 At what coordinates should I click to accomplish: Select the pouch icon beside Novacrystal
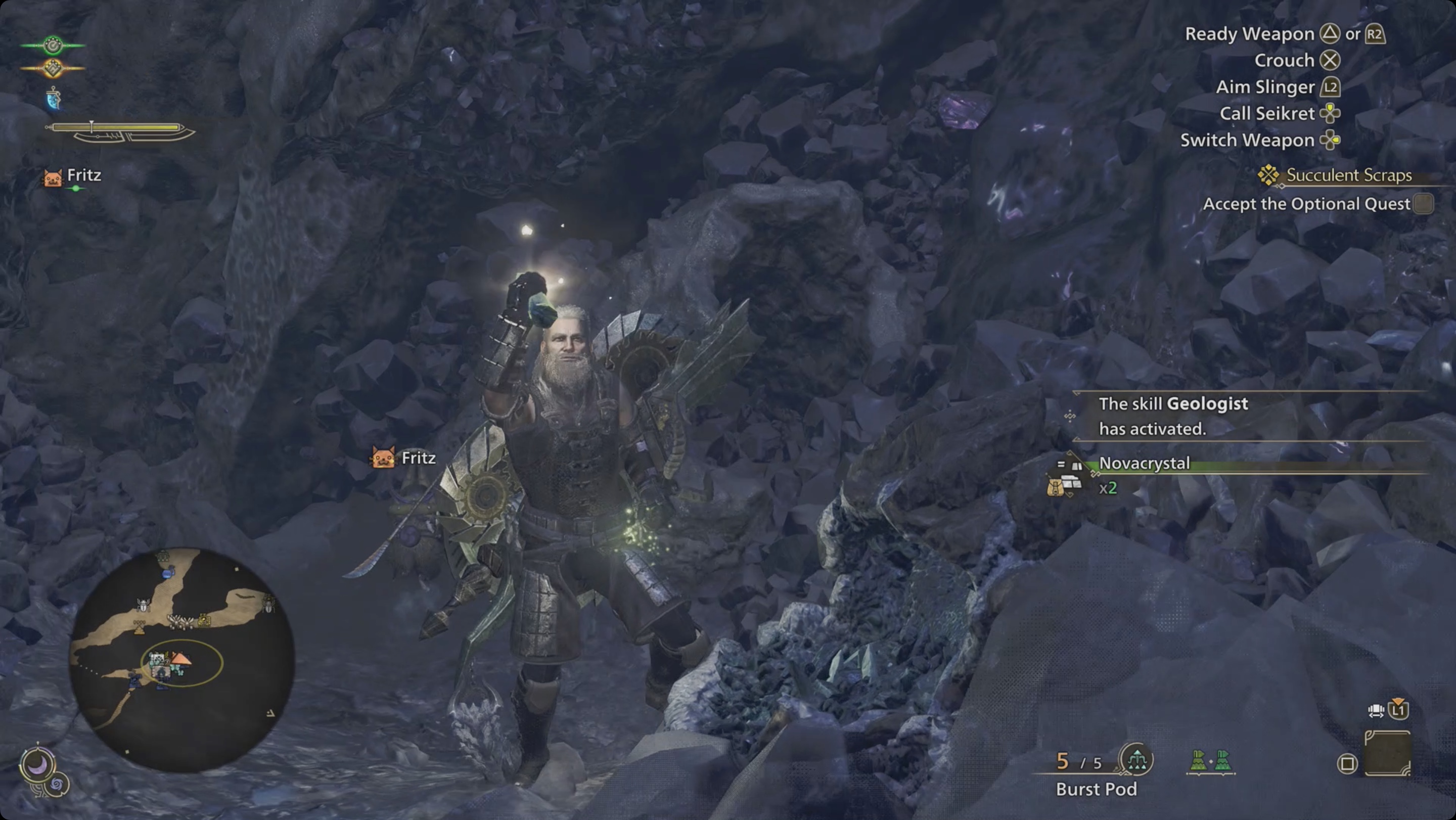click(1056, 486)
